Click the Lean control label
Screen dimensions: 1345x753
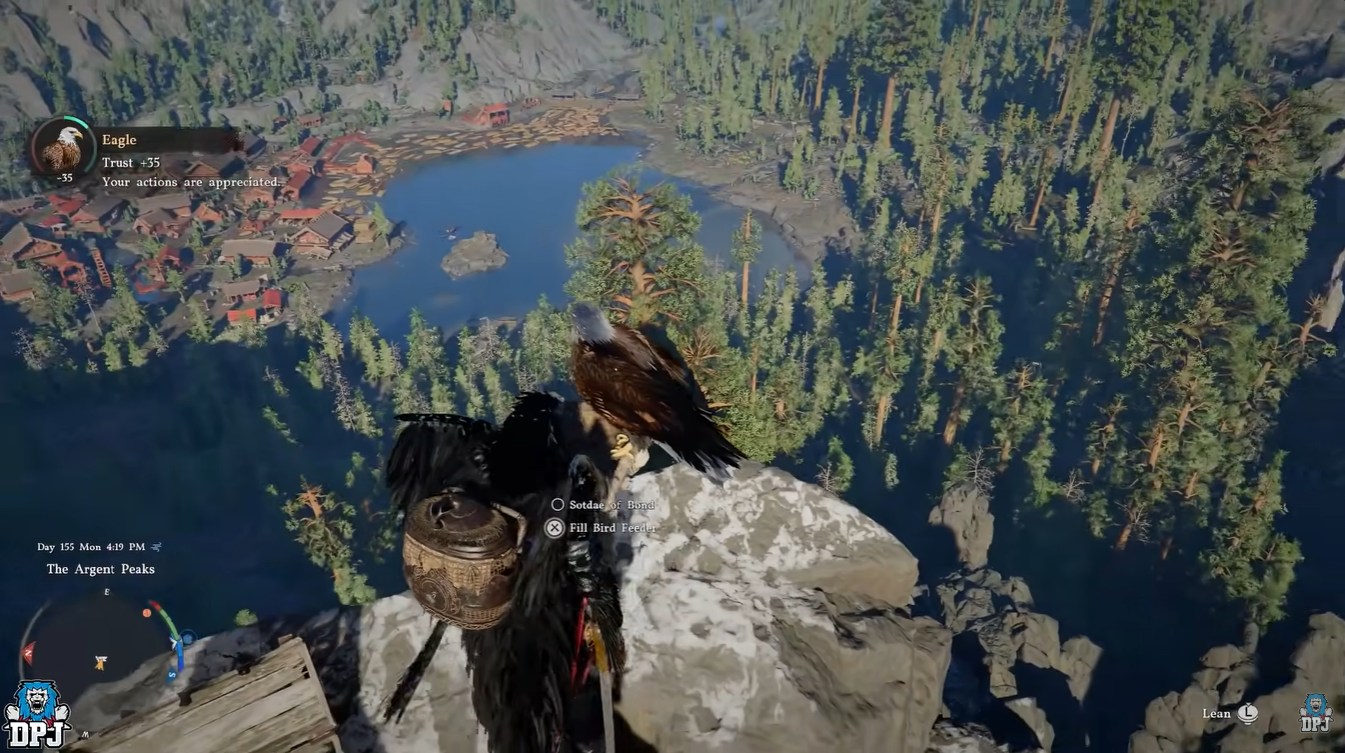tap(1218, 713)
